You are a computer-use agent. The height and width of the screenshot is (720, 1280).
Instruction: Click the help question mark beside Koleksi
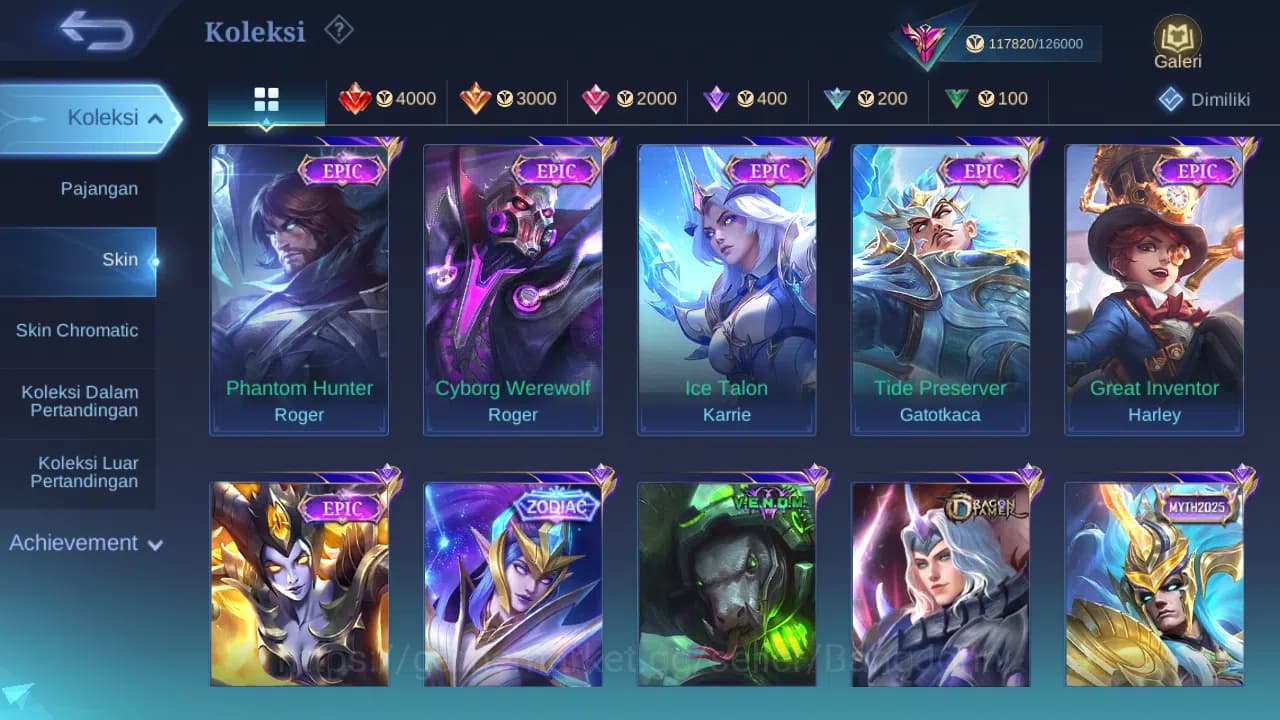pyautogui.click(x=339, y=31)
